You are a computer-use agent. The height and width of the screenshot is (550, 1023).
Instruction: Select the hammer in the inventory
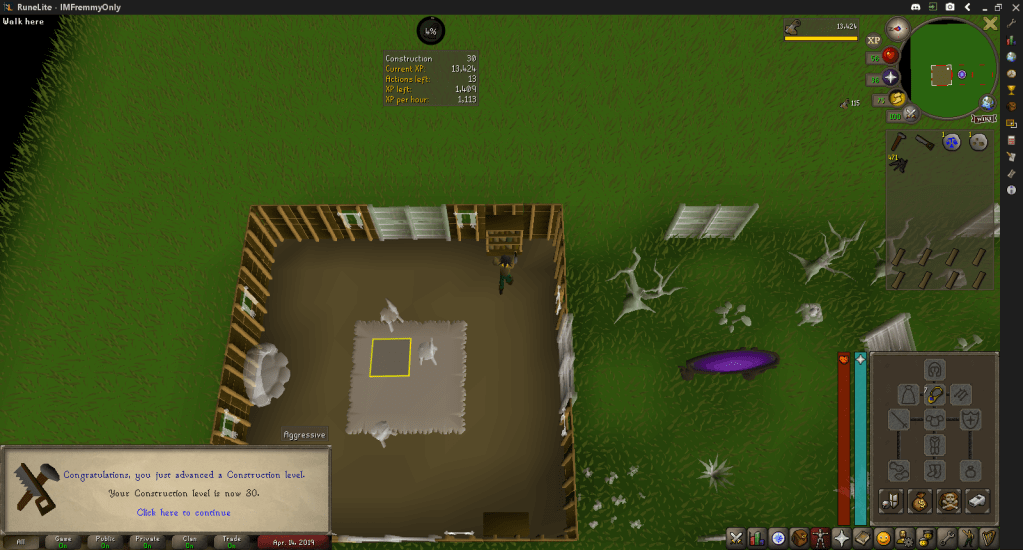pyautogui.click(x=900, y=142)
